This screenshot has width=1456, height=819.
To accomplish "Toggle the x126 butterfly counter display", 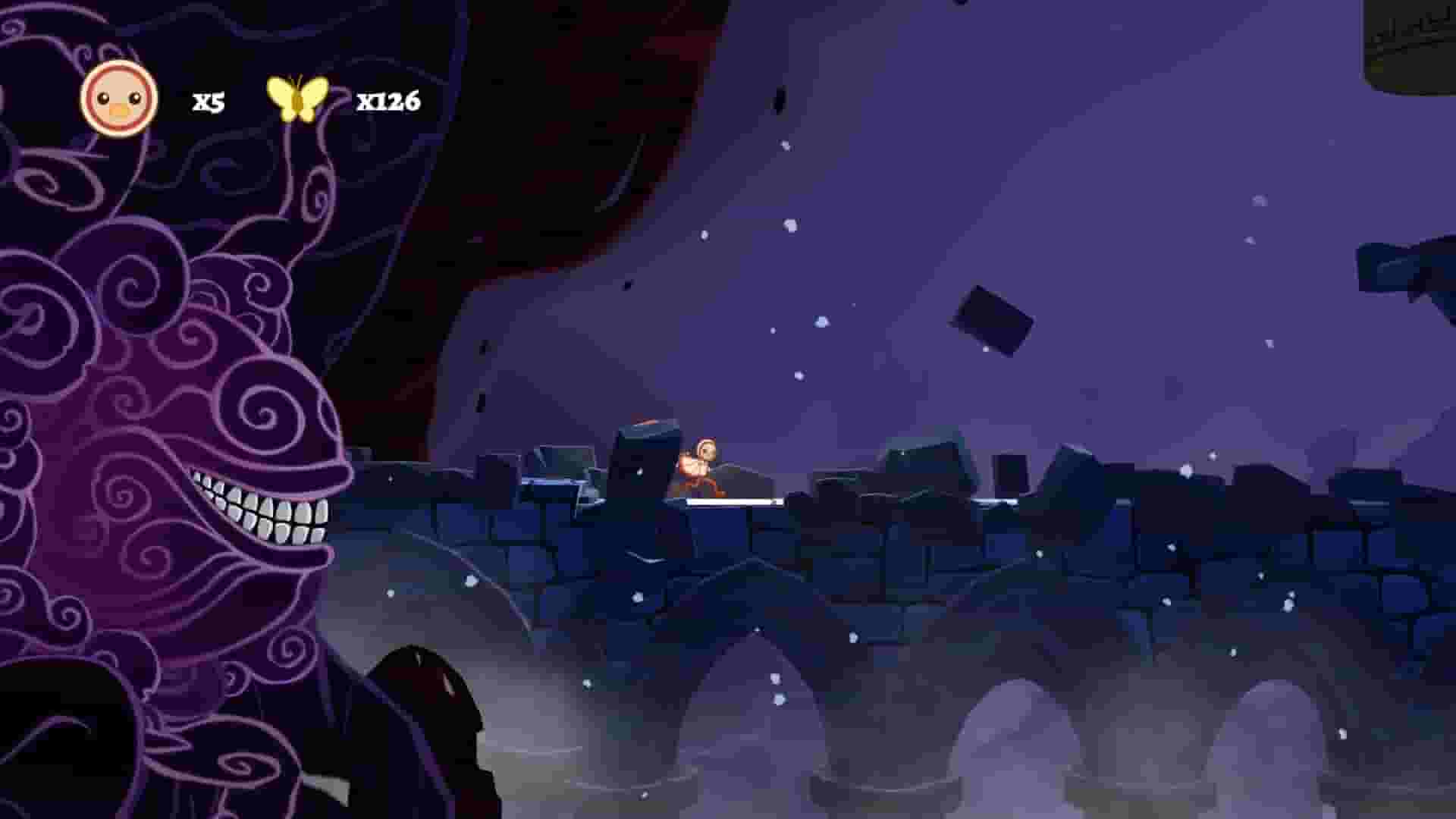I will pyautogui.click(x=388, y=99).
